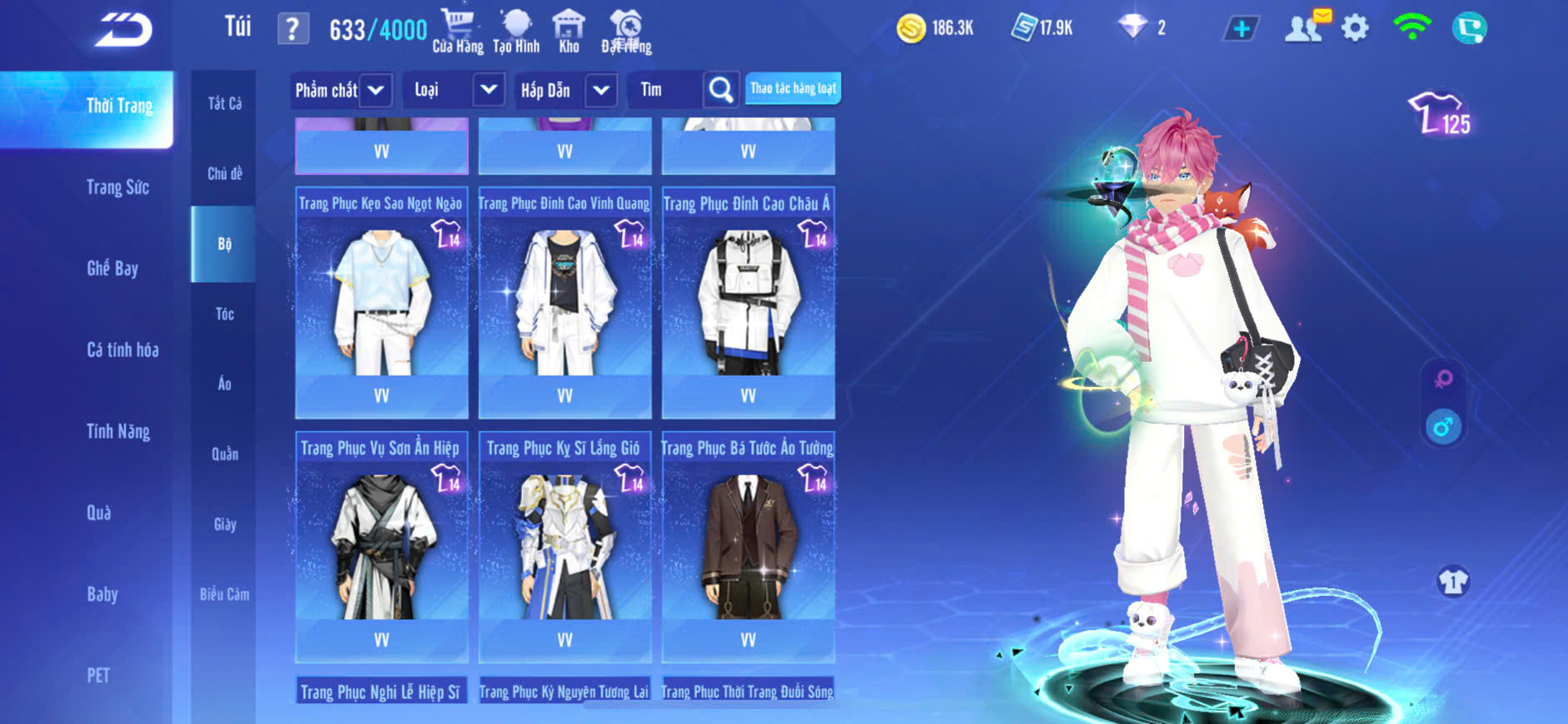
Task: Choose the Giày shoes category
Action: coord(225,524)
